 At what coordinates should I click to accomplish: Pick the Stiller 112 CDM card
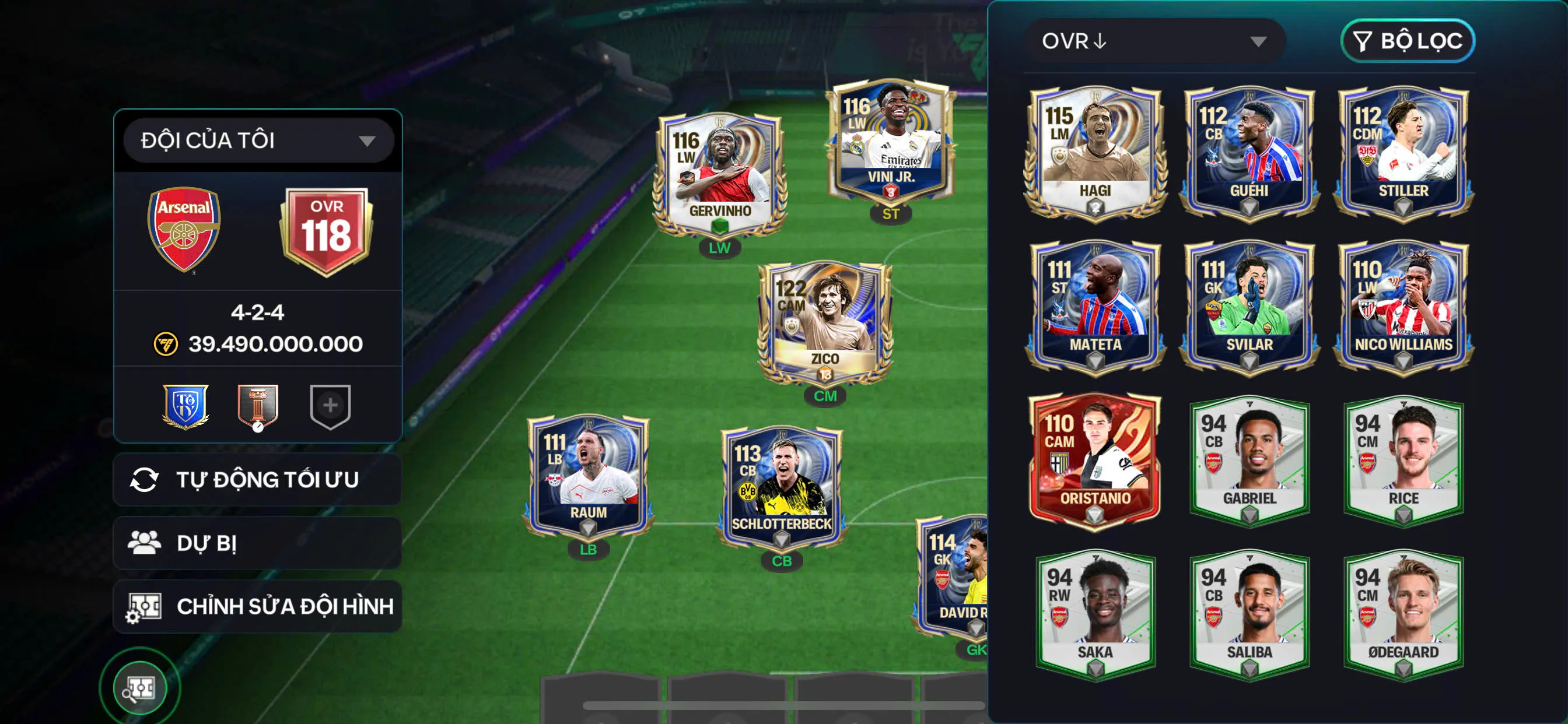[1403, 152]
